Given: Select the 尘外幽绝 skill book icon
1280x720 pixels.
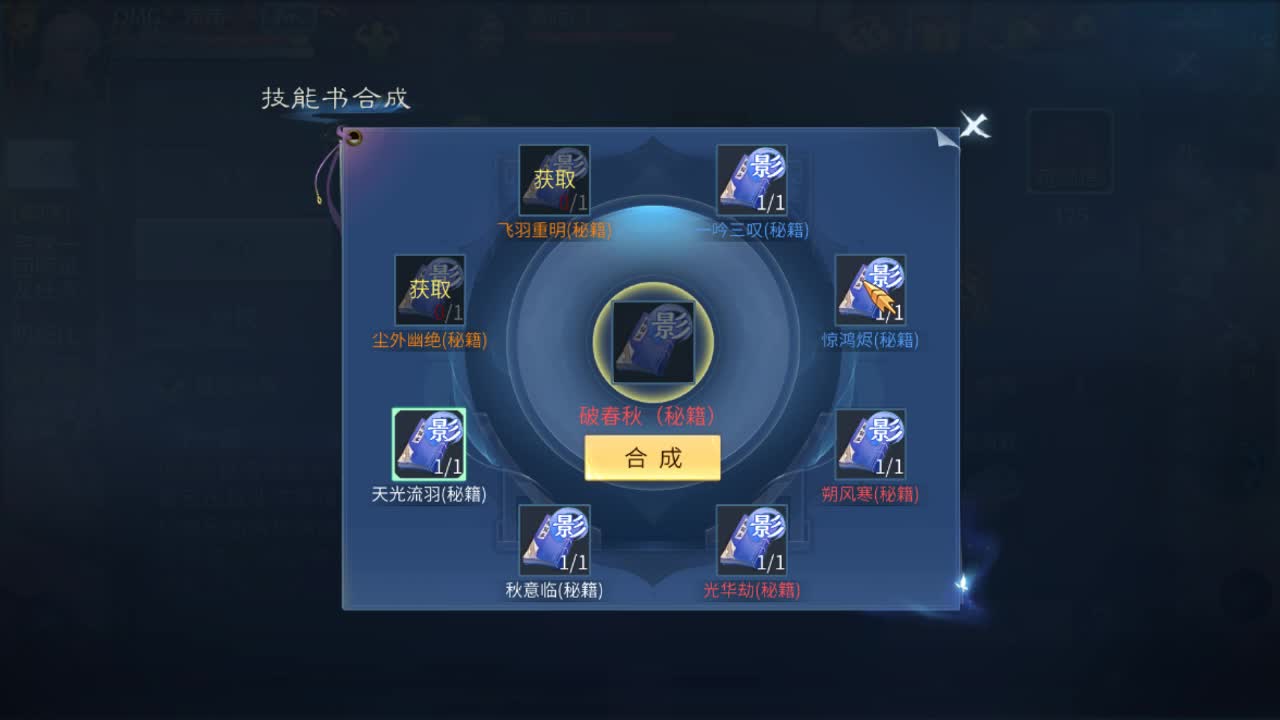Looking at the screenshot, I should click(431, 291).
